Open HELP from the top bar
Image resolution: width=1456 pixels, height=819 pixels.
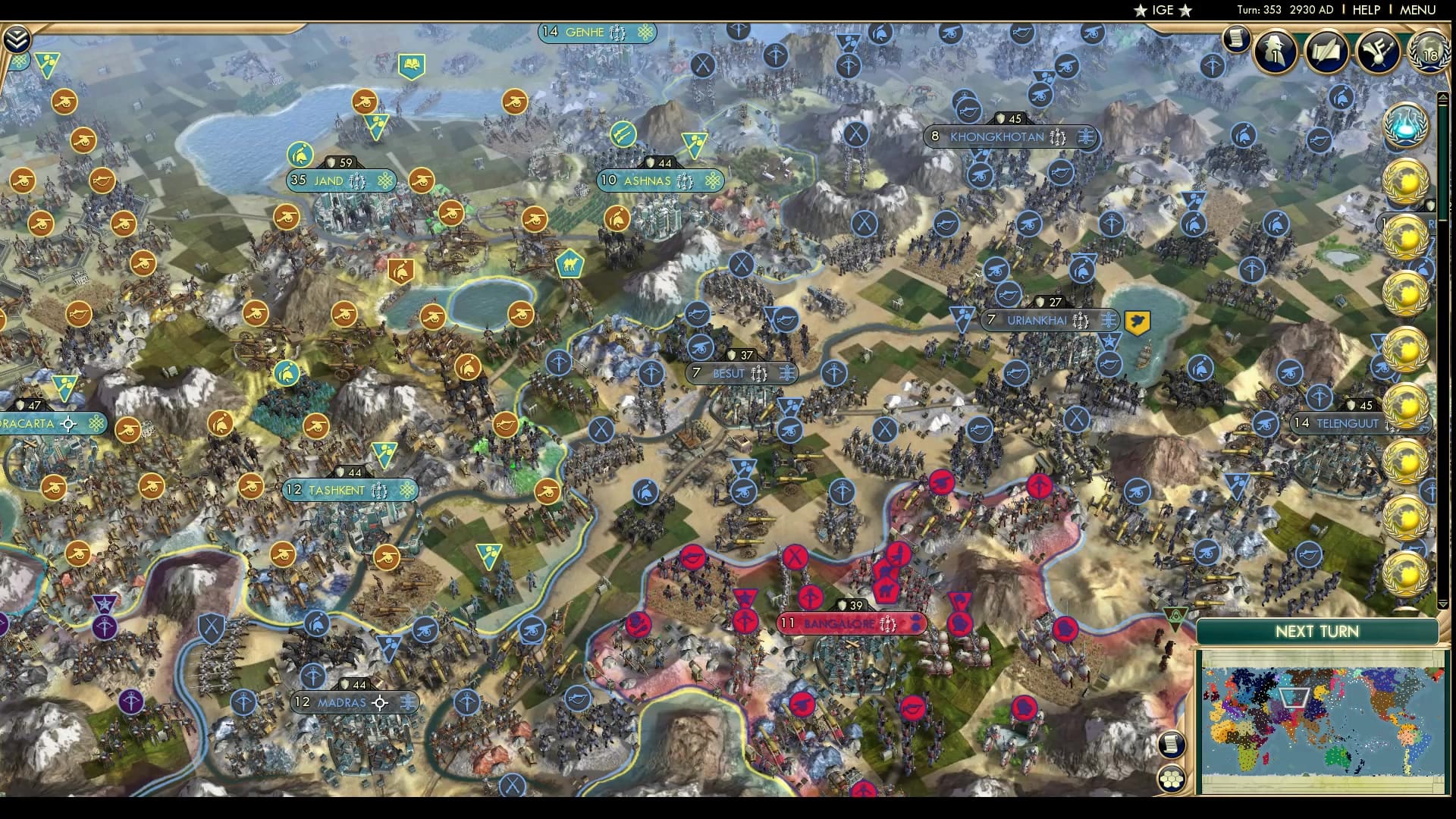pos(1365,10)
